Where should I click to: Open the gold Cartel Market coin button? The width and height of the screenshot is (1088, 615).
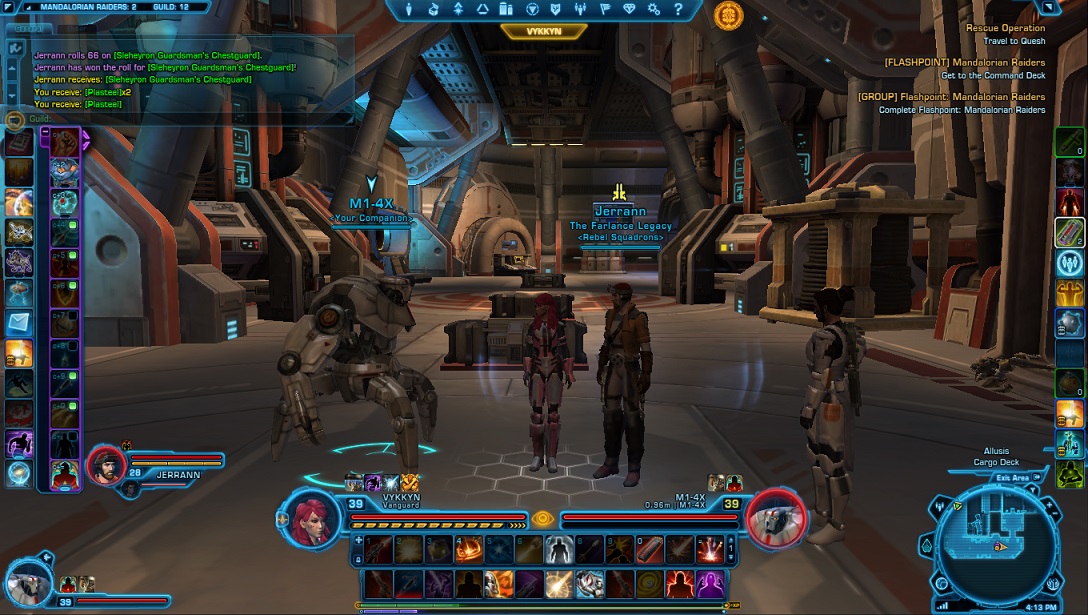pos(728,15)
